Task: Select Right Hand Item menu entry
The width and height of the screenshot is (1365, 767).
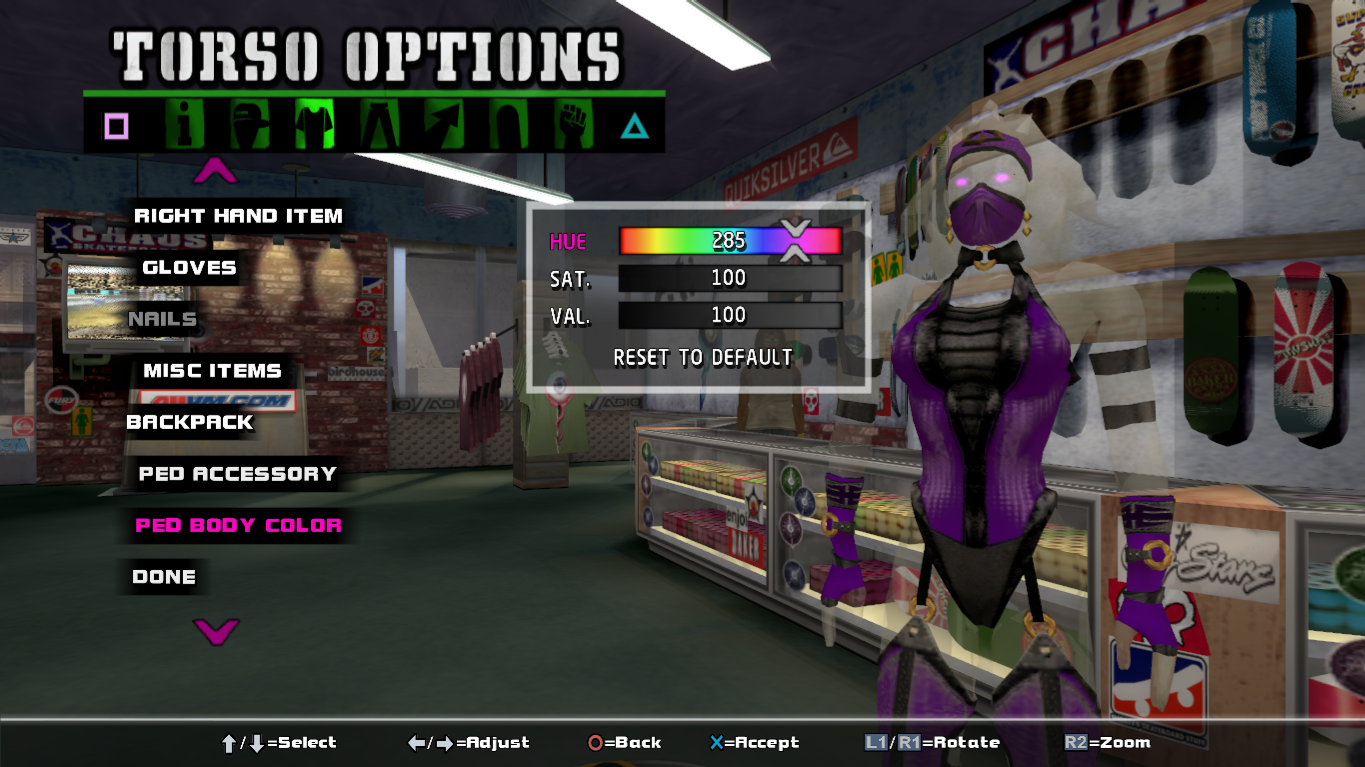Action: (238, 216)
